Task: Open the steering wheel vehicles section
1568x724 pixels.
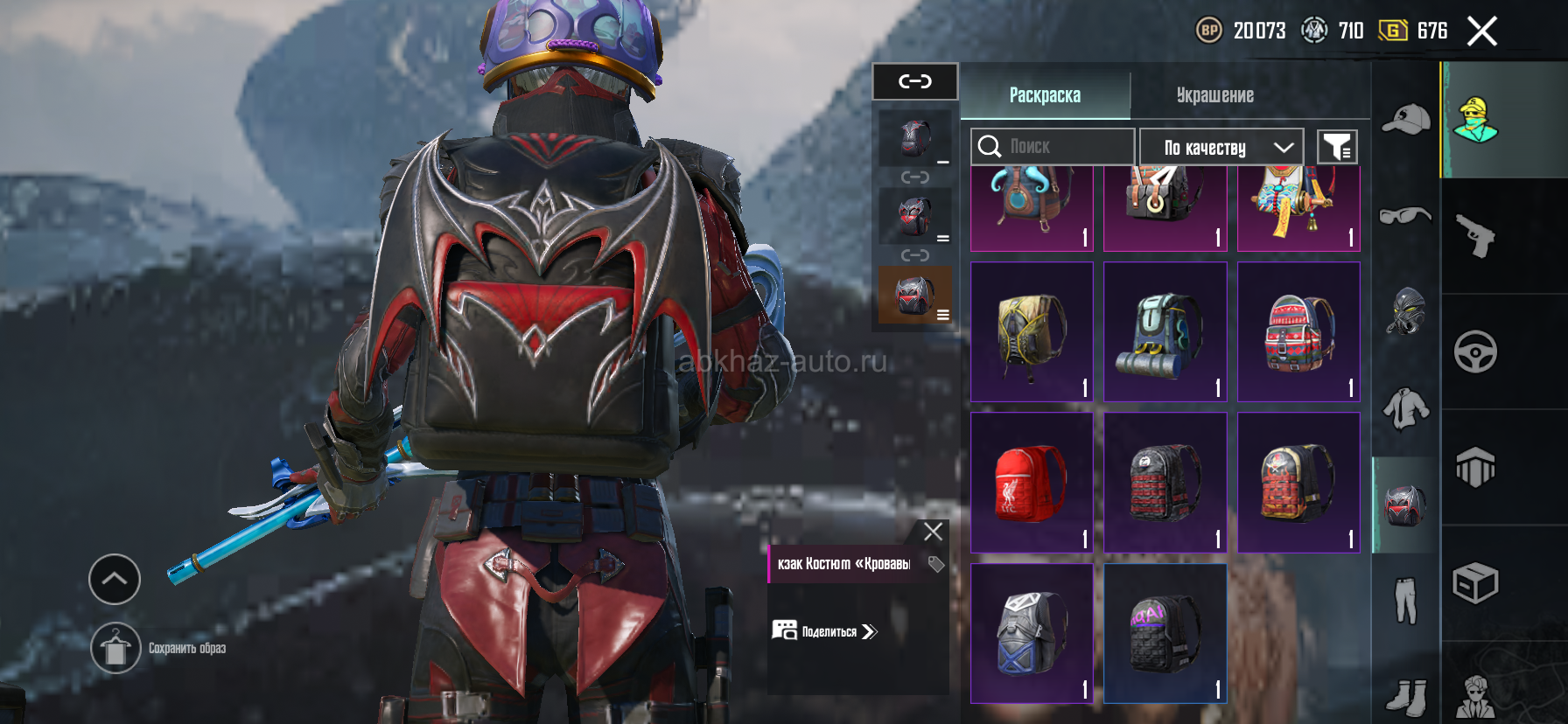Action: 1476,352
